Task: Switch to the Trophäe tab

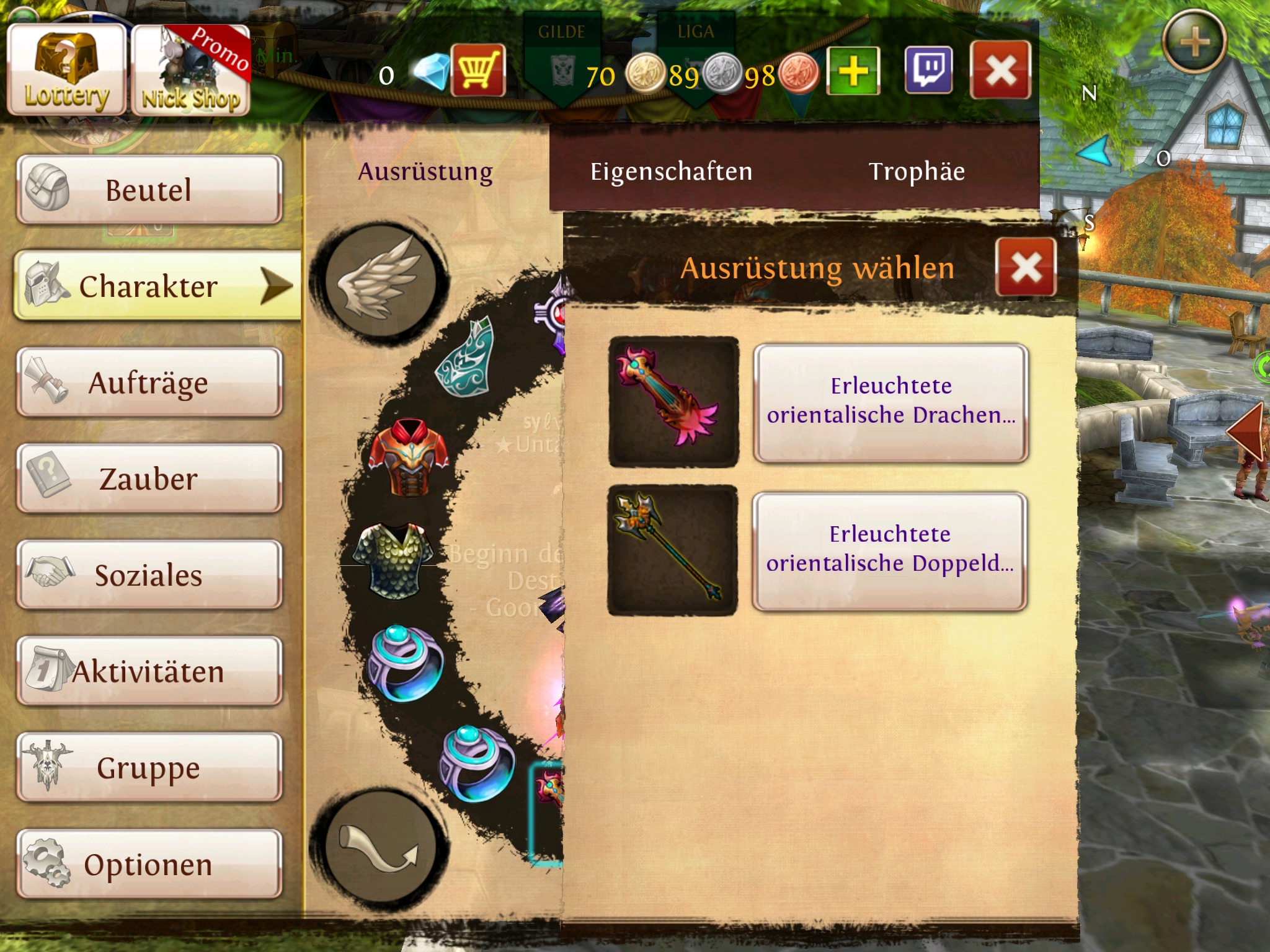Action: 917,172
